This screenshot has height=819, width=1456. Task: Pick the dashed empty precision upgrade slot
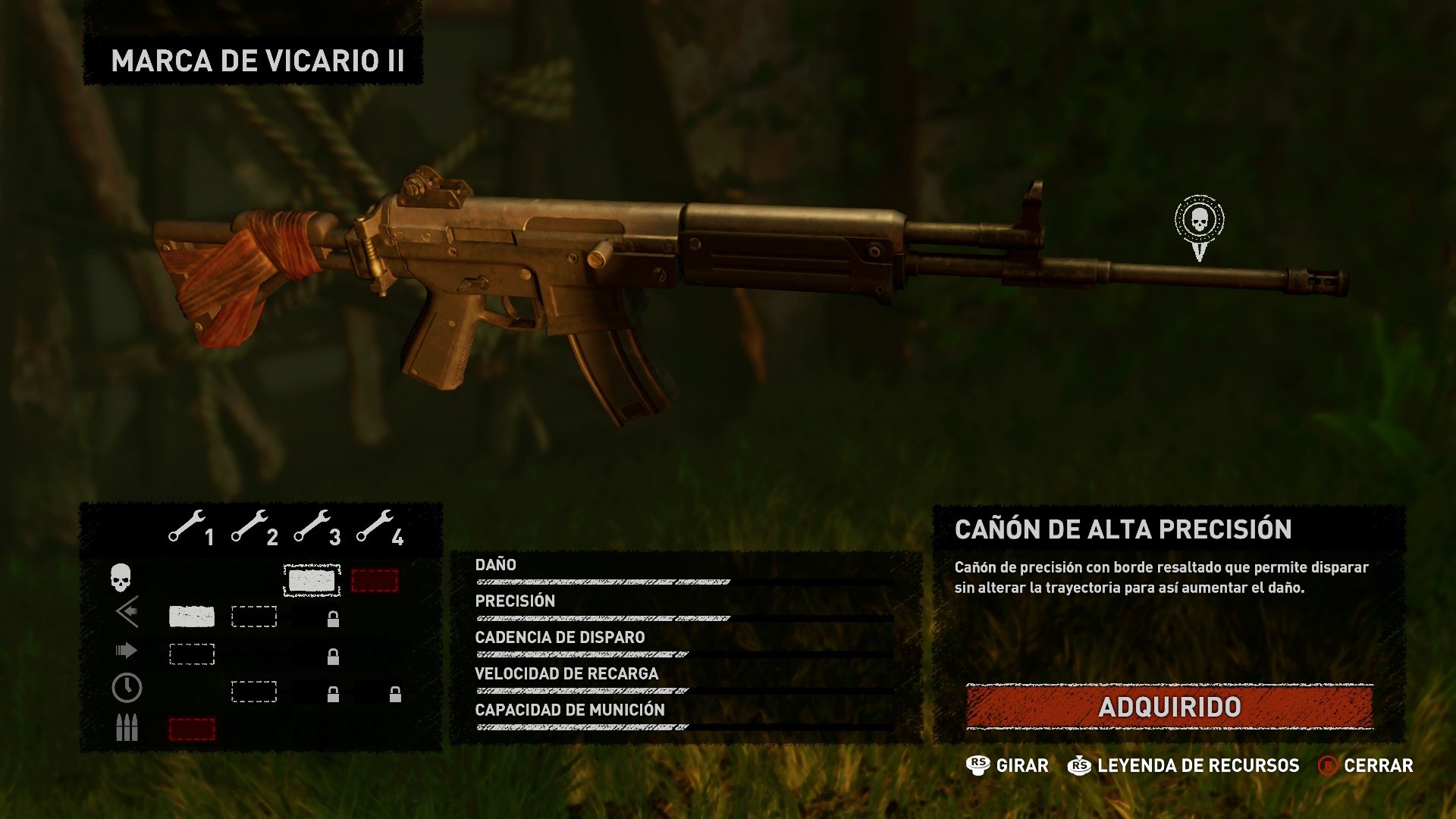click(254, 617)
